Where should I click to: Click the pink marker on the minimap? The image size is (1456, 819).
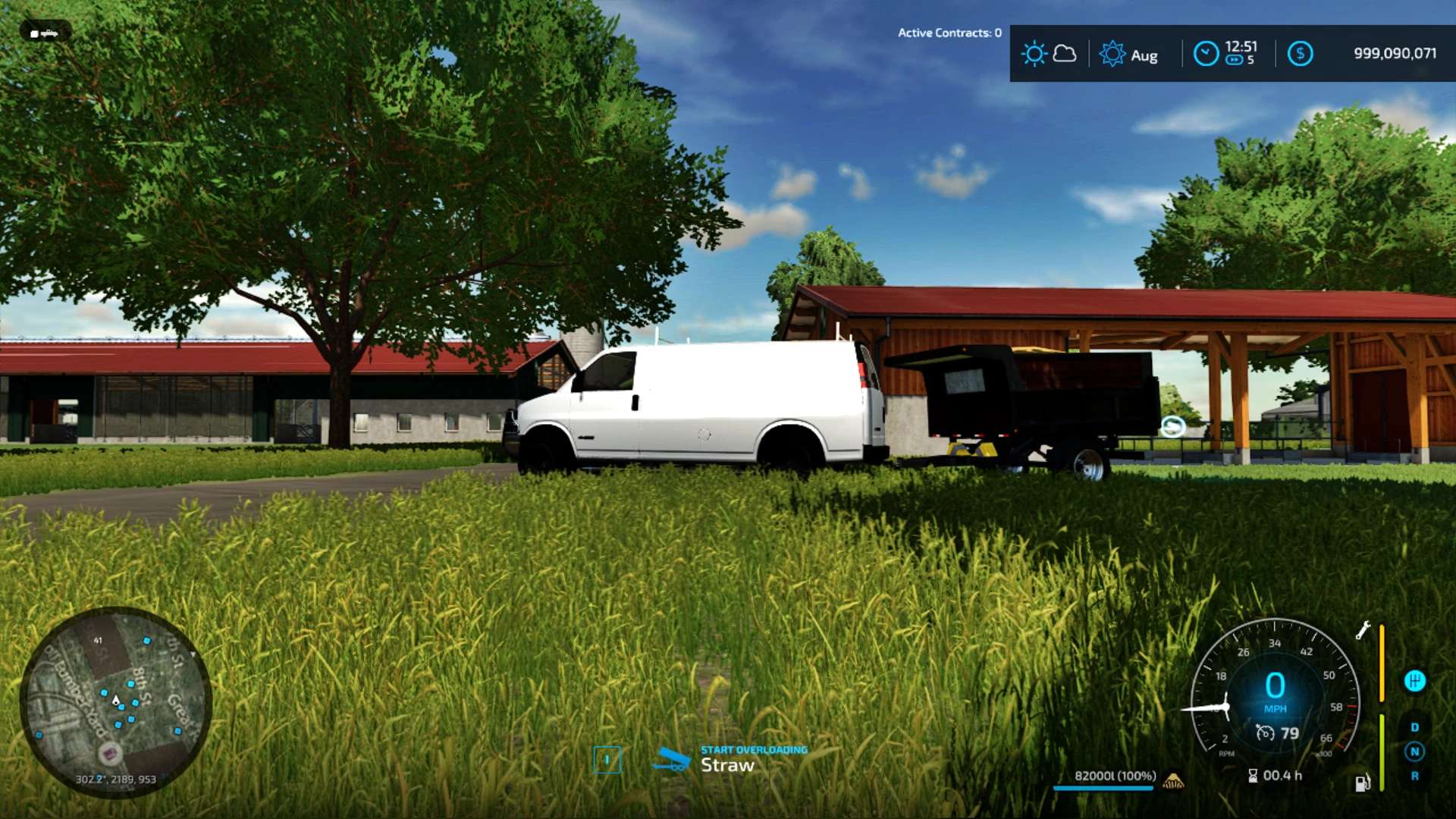110,754
